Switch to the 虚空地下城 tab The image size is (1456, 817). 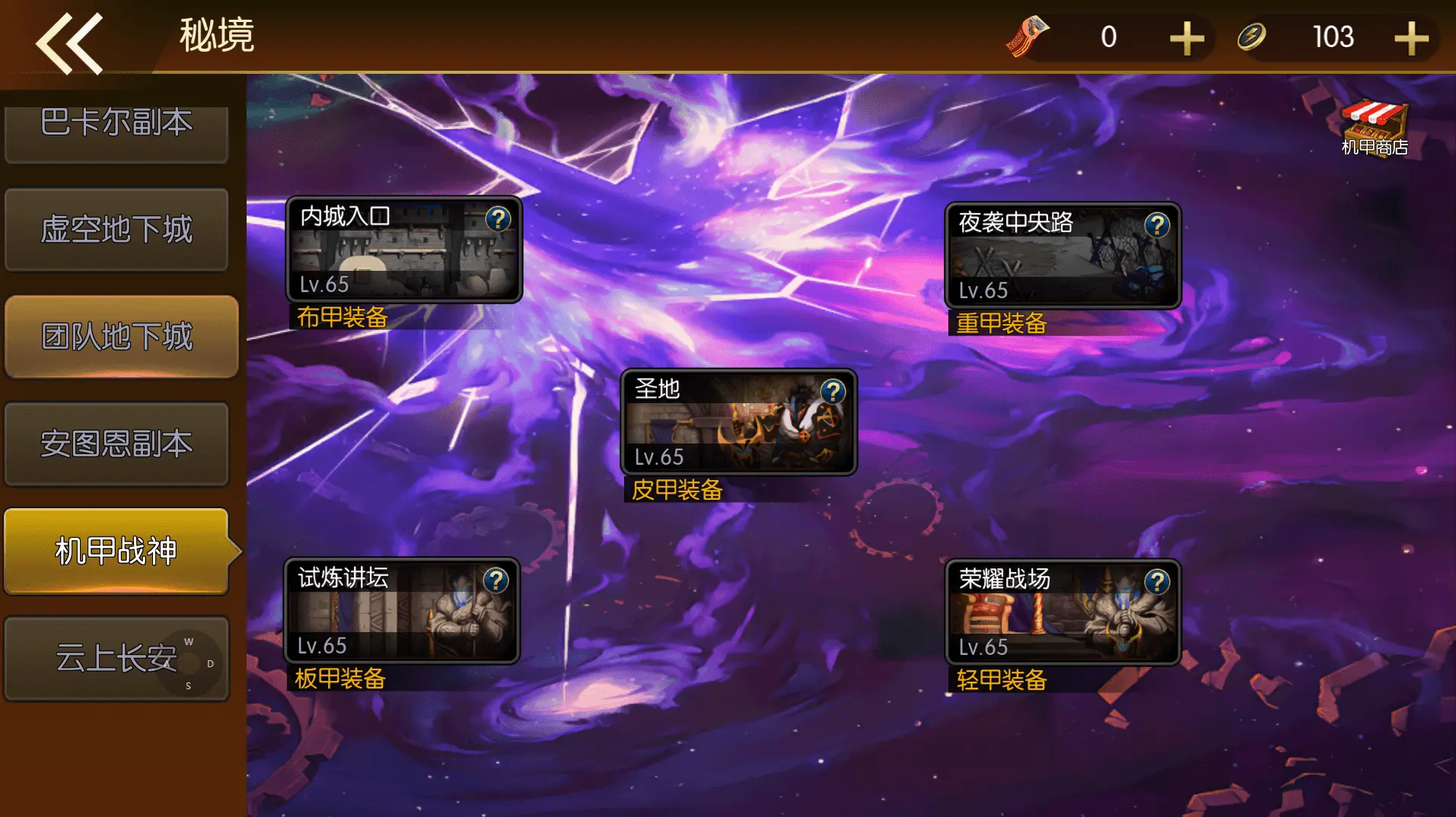(x=116, y=230)
